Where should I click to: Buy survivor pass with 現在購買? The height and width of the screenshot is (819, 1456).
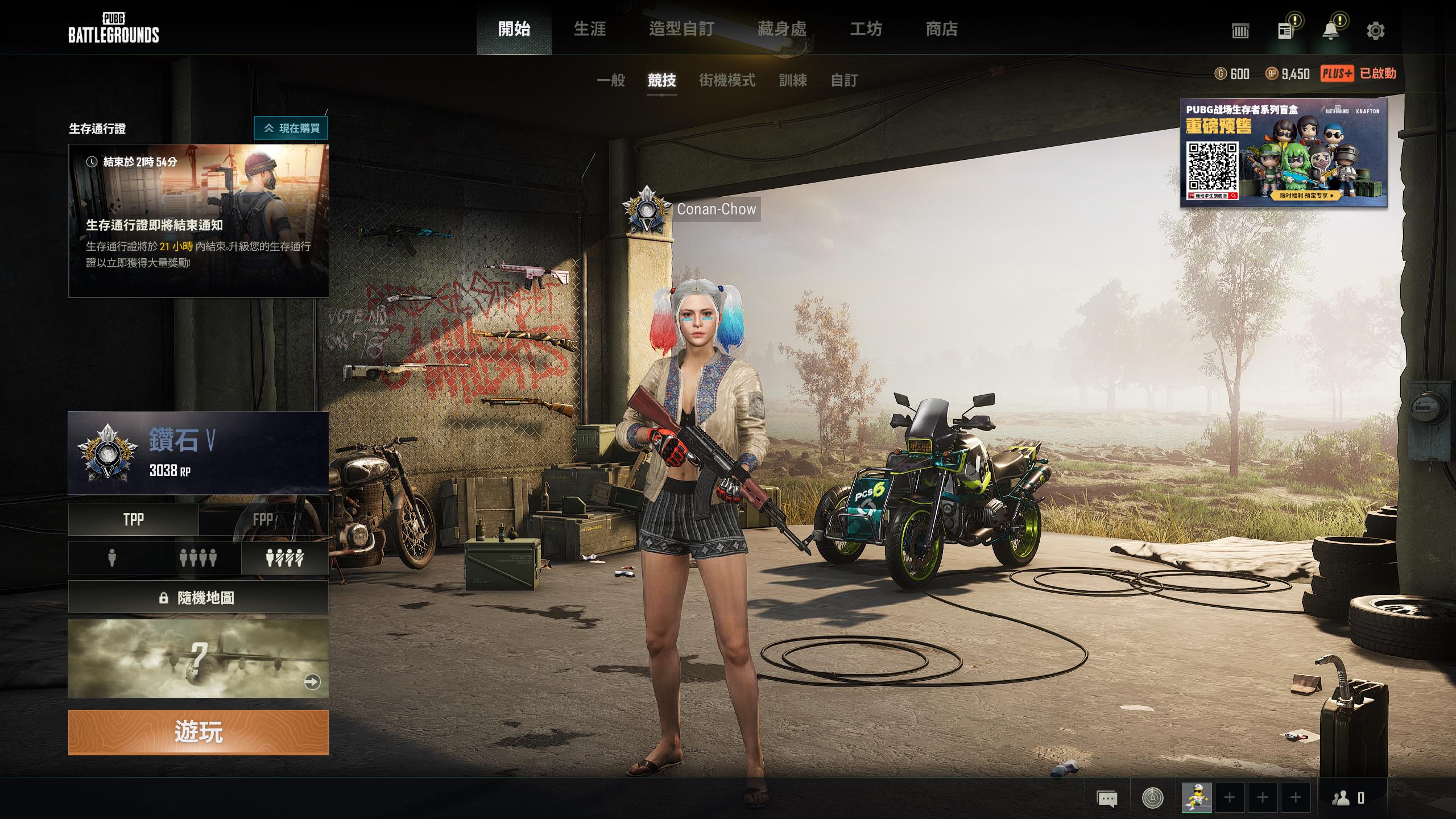tap(291, 129)
